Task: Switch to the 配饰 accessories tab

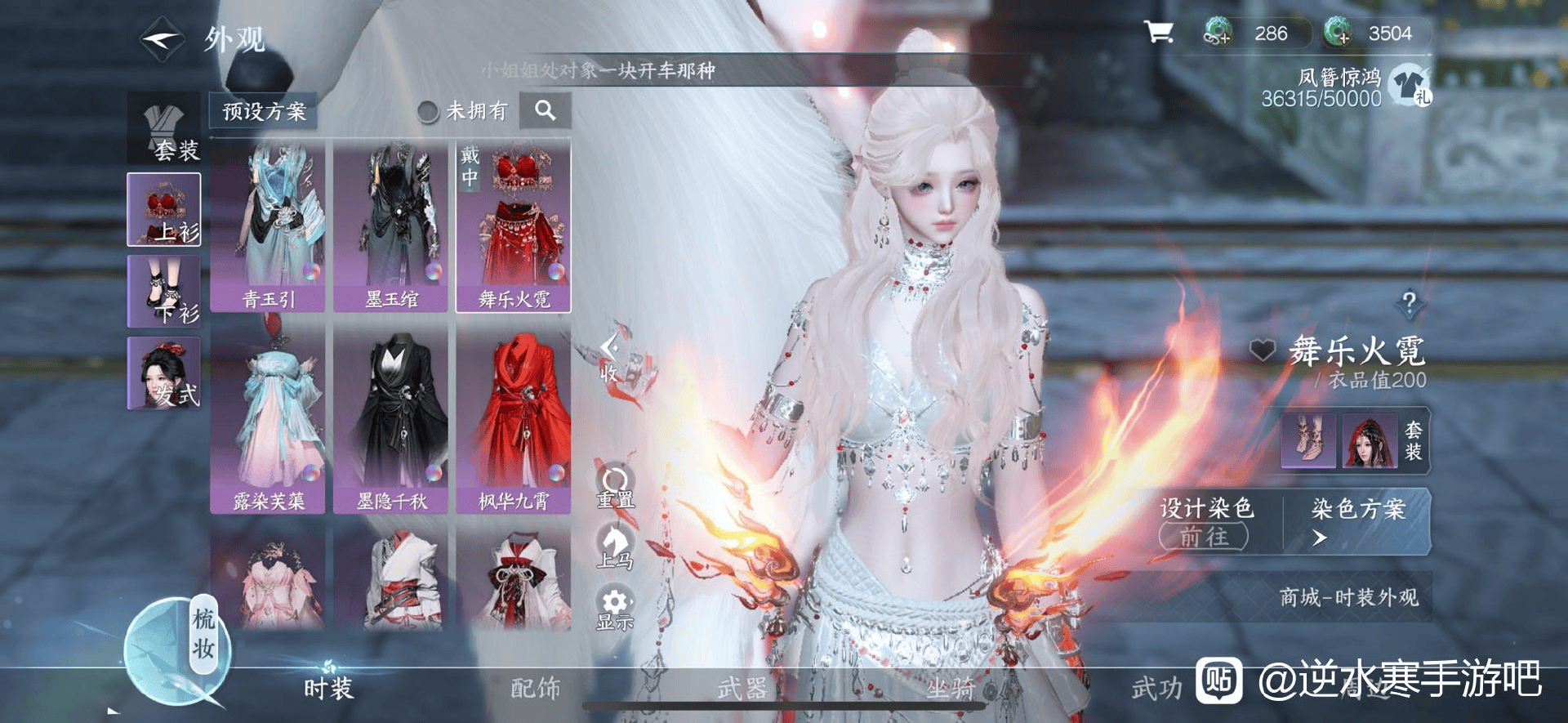Action: click(535, 688)
